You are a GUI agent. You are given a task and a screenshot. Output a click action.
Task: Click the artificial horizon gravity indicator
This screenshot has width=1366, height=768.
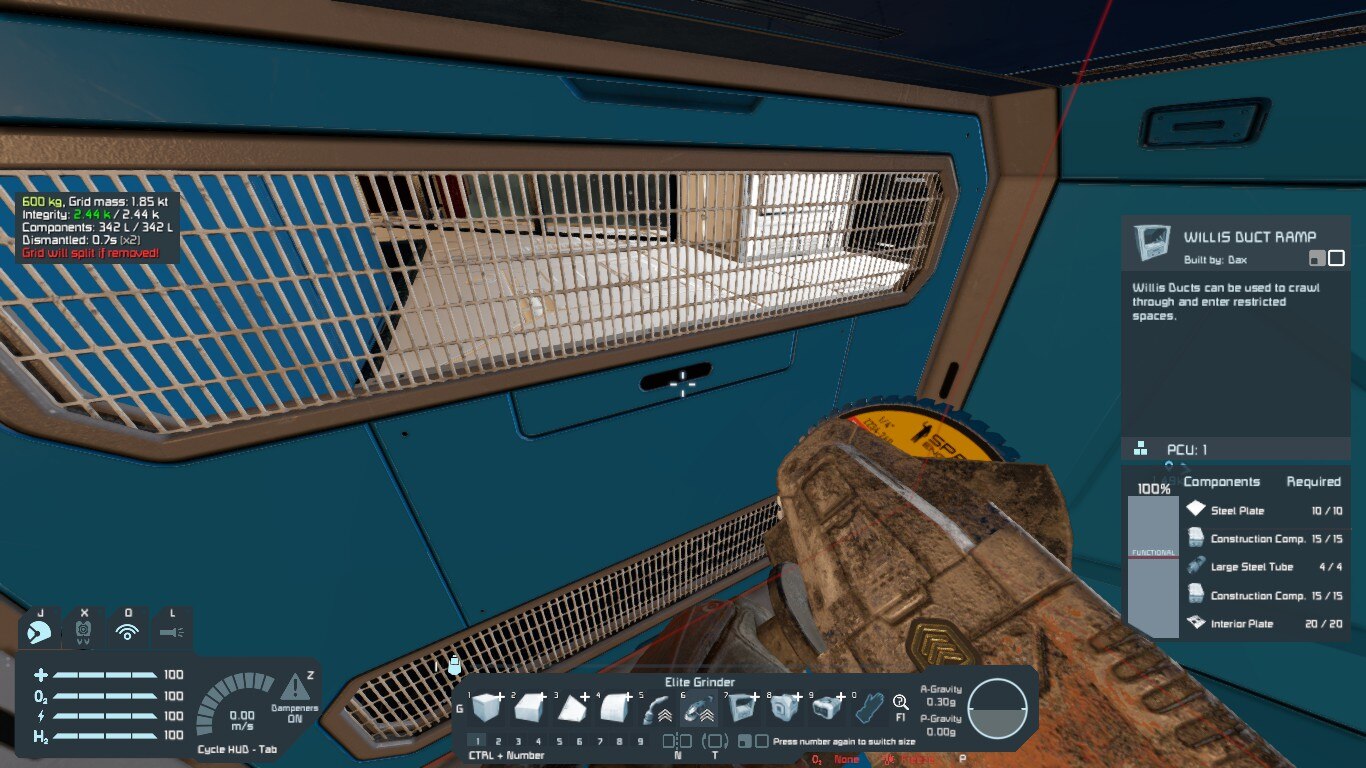tap(997, 709)
